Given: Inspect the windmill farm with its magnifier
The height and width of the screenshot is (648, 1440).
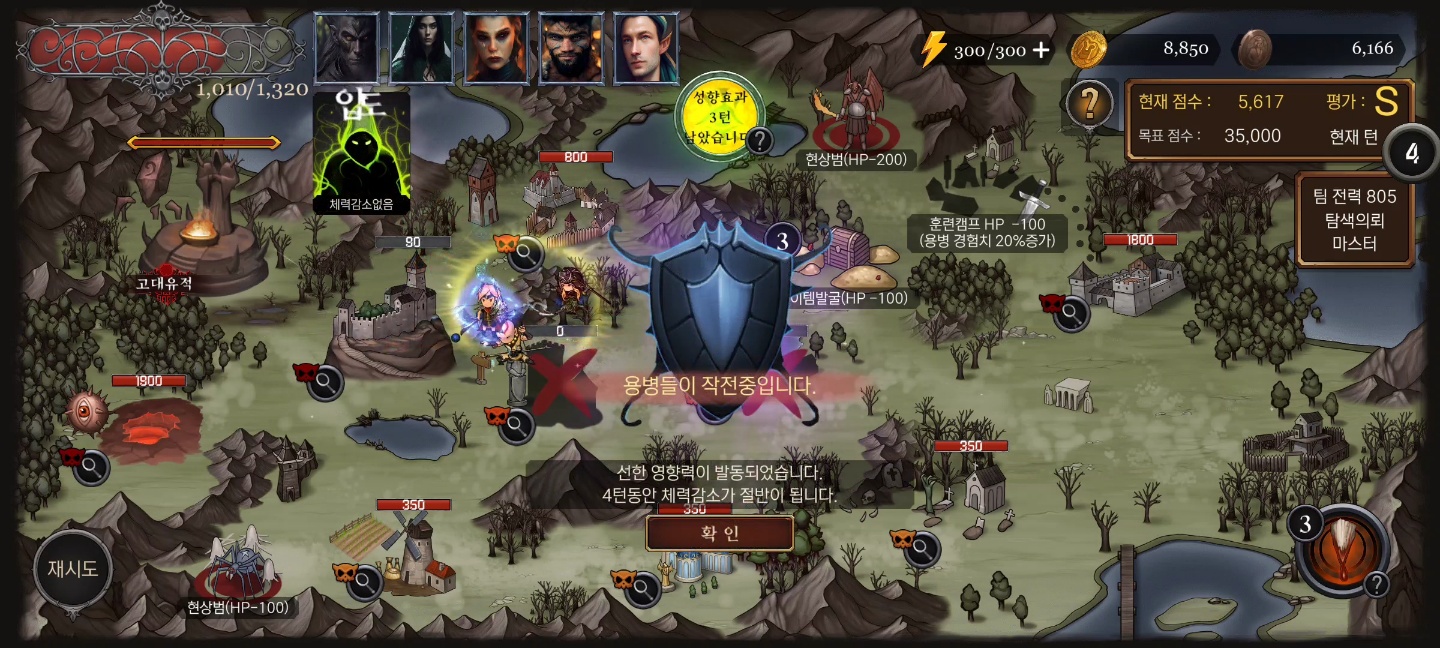Looking at the screenshot, I should (365, 580).
